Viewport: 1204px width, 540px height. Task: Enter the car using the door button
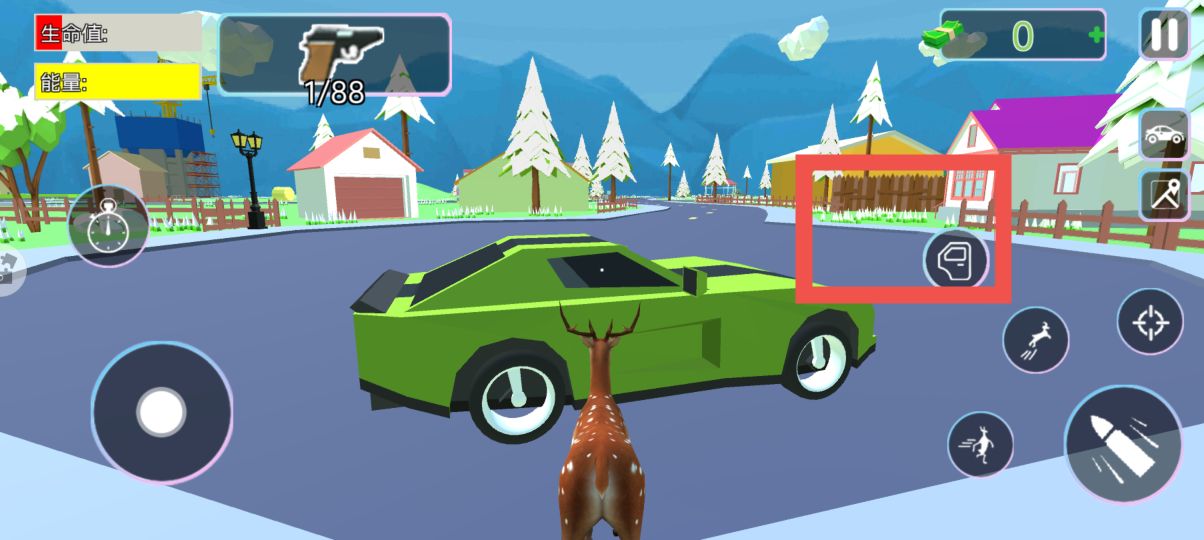(x=956, y=260)
